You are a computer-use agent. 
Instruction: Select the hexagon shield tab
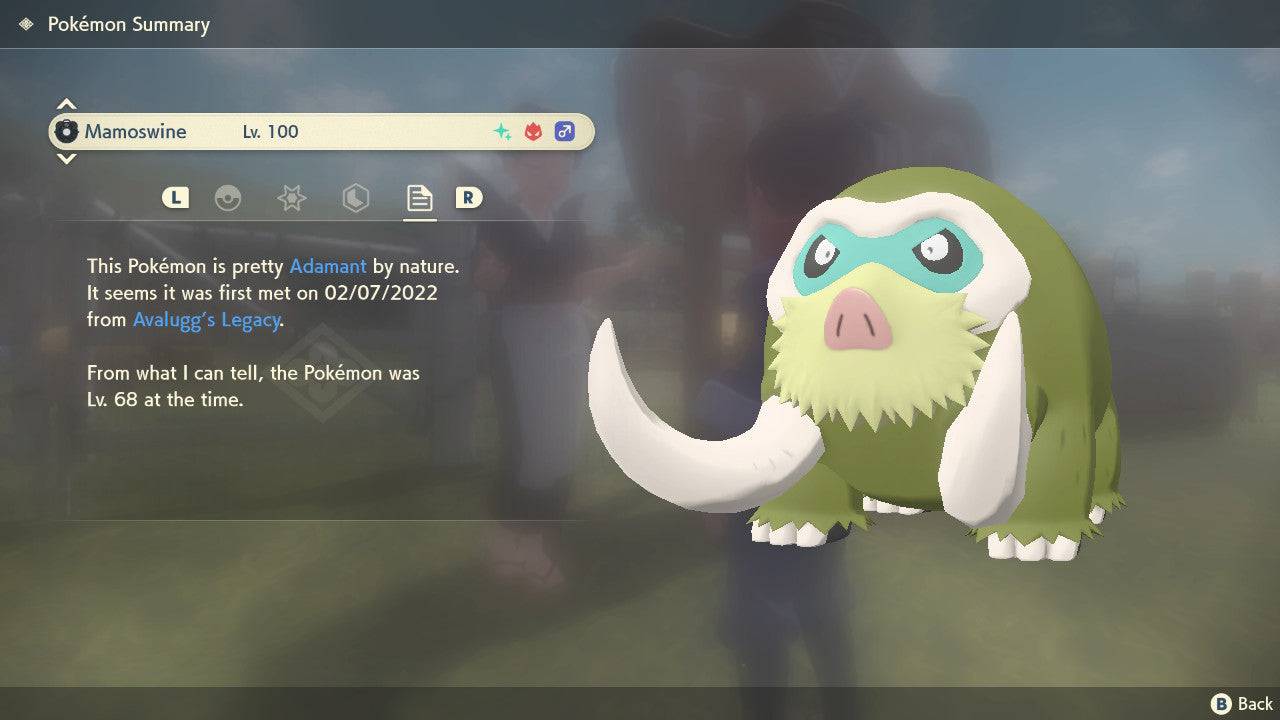pyautogui.click(x=355, y=198)
